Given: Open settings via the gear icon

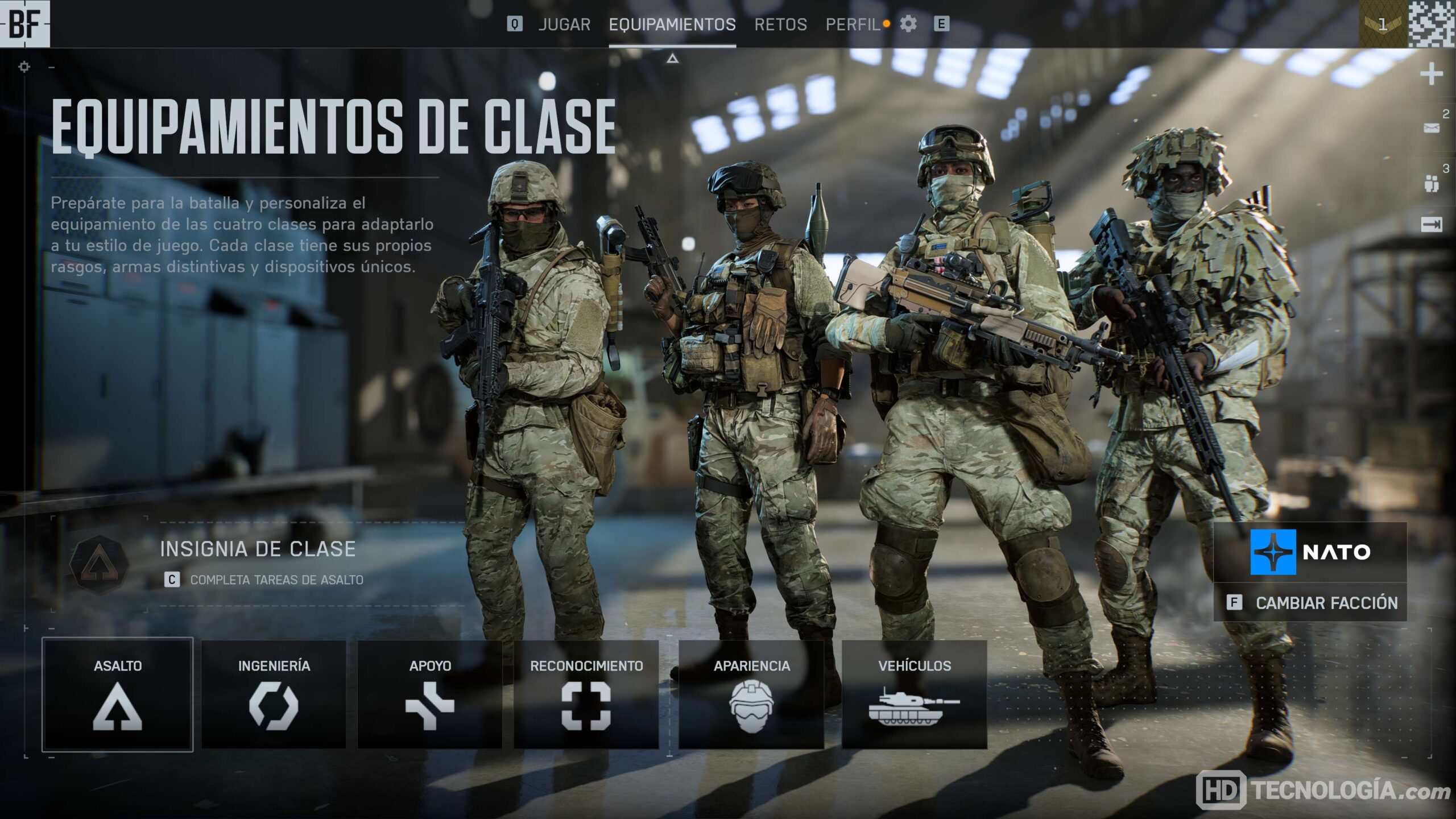Looking at the screenshot, I should pyautogui.click(x=908, y=24).
